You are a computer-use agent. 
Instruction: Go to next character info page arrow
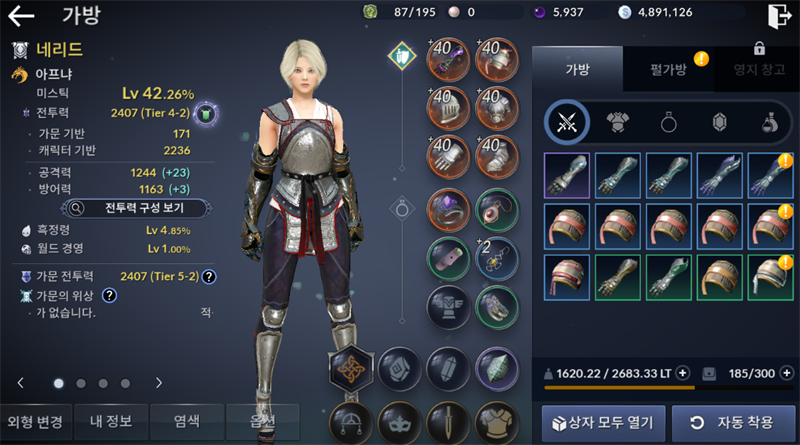[x=159, y=382]
